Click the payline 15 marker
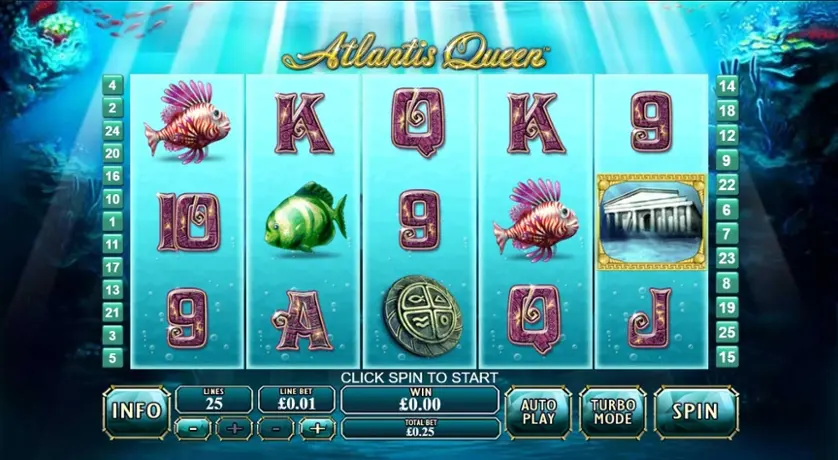Image resolution: width=838 pixels, height=460 pixels. (x=727, y=356)
